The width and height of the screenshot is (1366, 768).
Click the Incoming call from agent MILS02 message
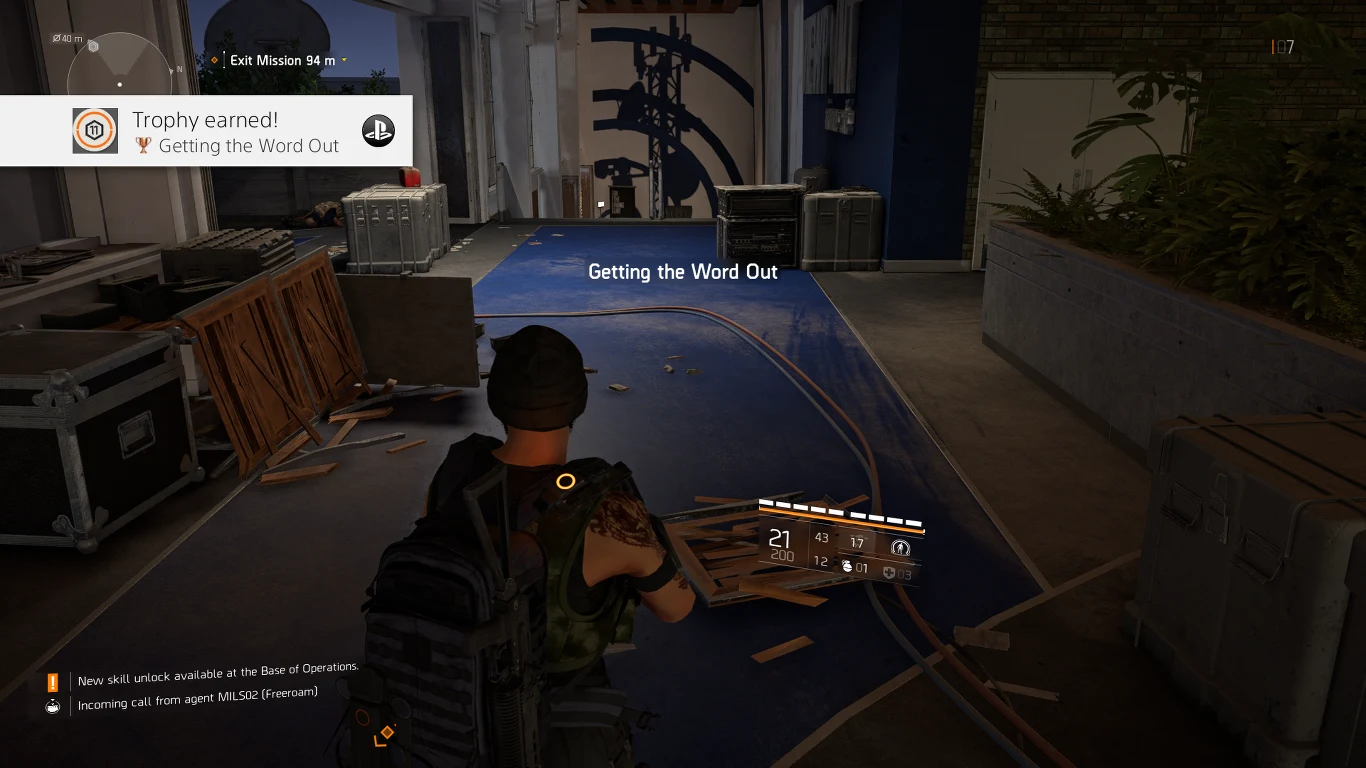click(197, 691)
